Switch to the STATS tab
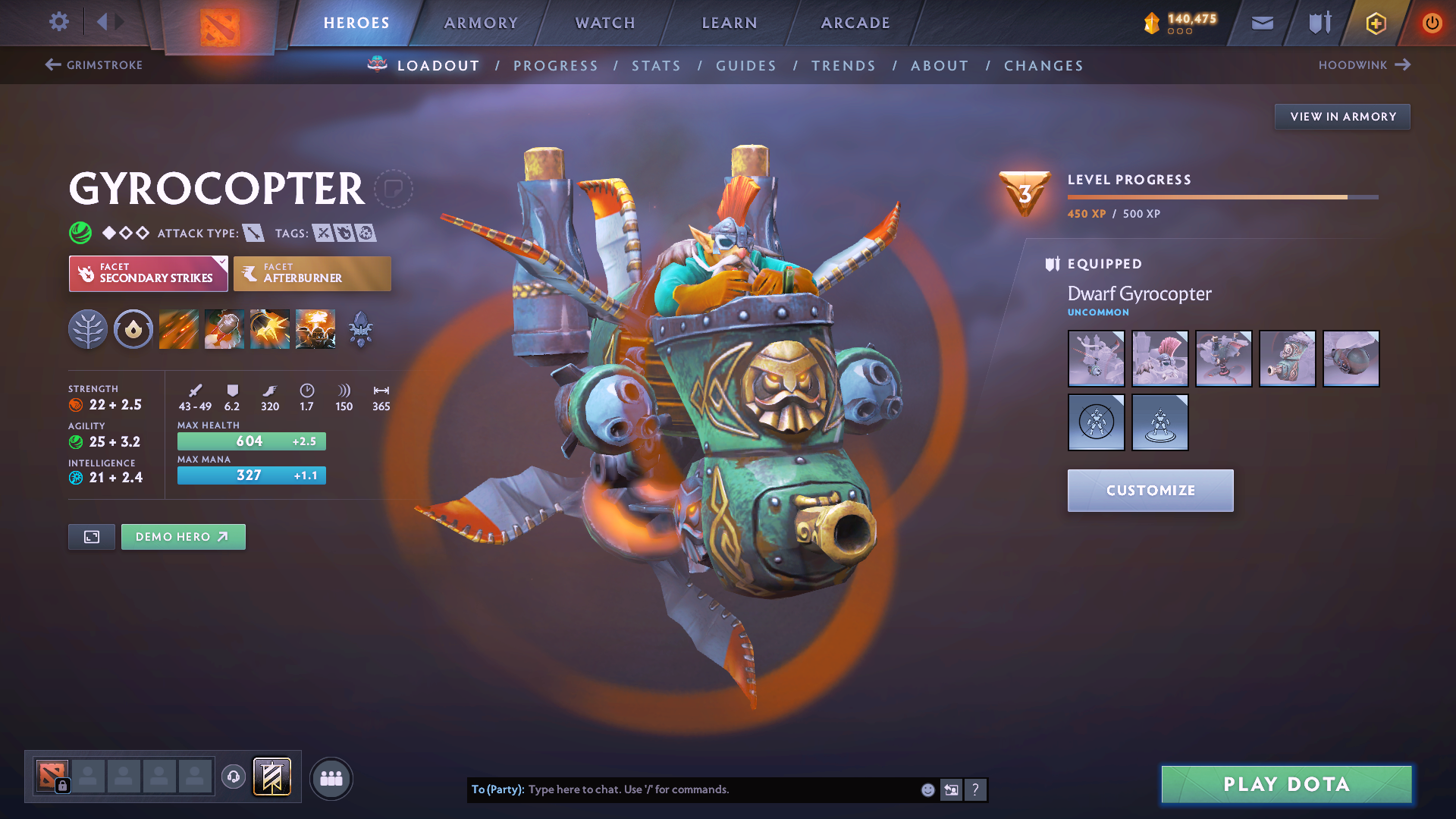 [x=656, y=66]
